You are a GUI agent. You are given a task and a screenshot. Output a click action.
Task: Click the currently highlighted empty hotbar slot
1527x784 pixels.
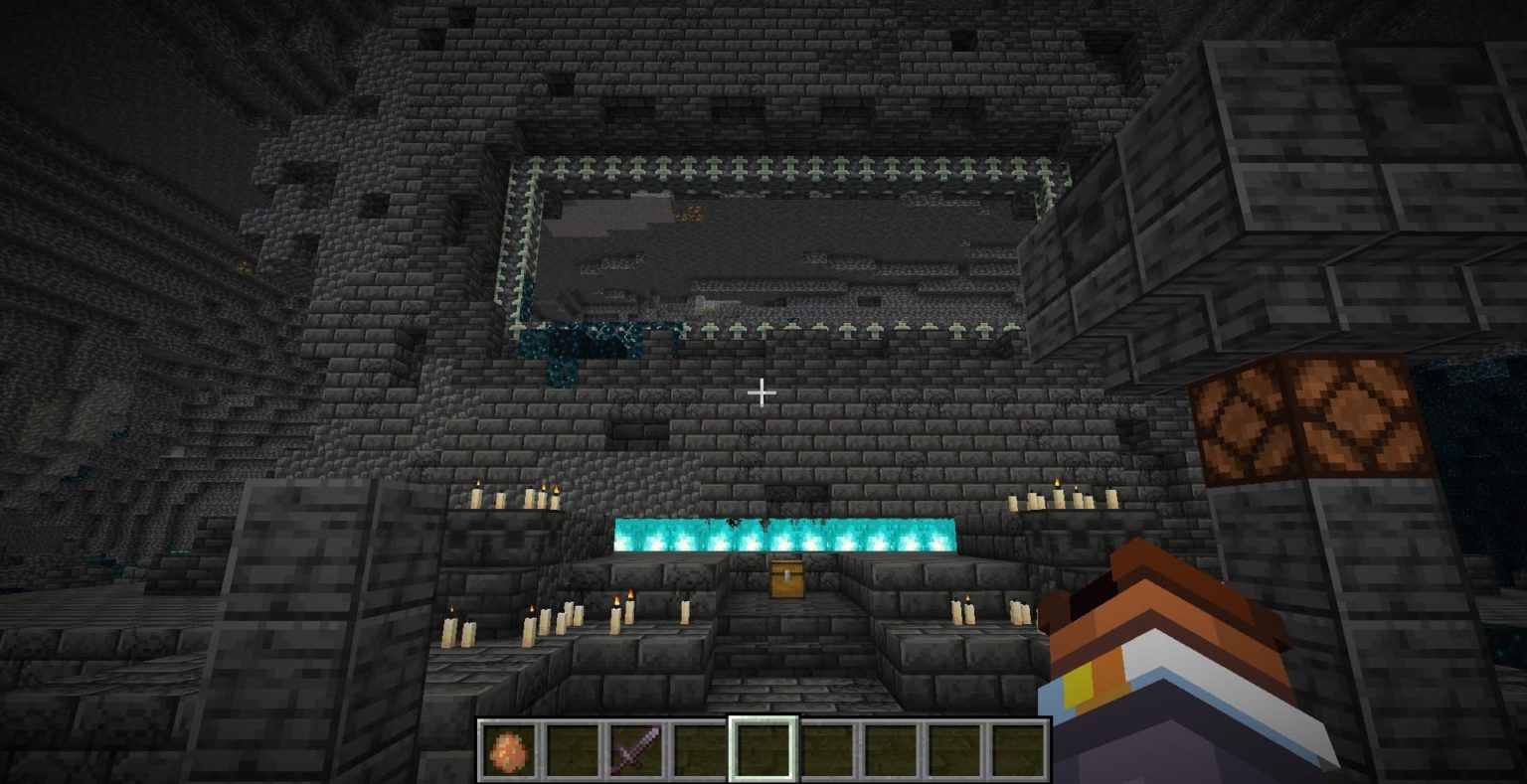(763, 751)
